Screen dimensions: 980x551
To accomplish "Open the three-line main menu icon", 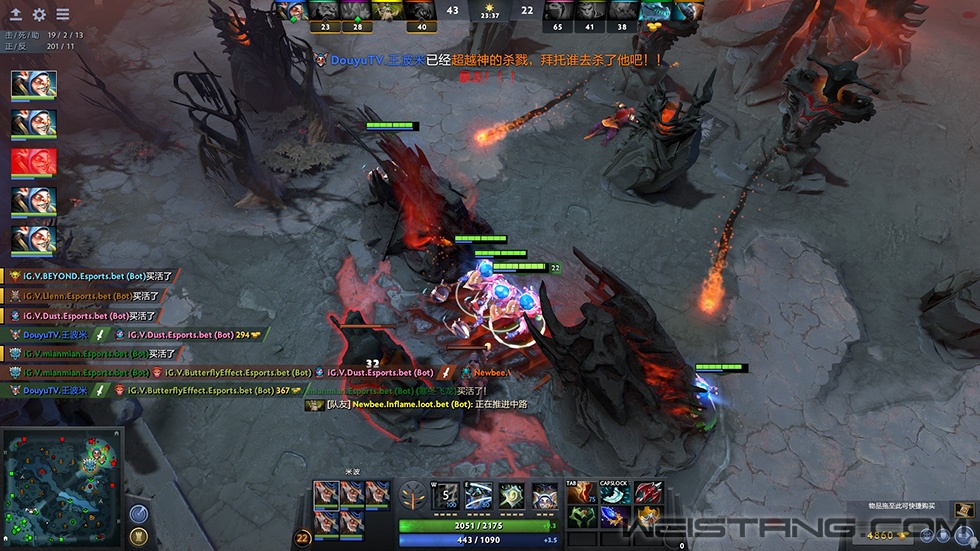I will click(62, 15).
